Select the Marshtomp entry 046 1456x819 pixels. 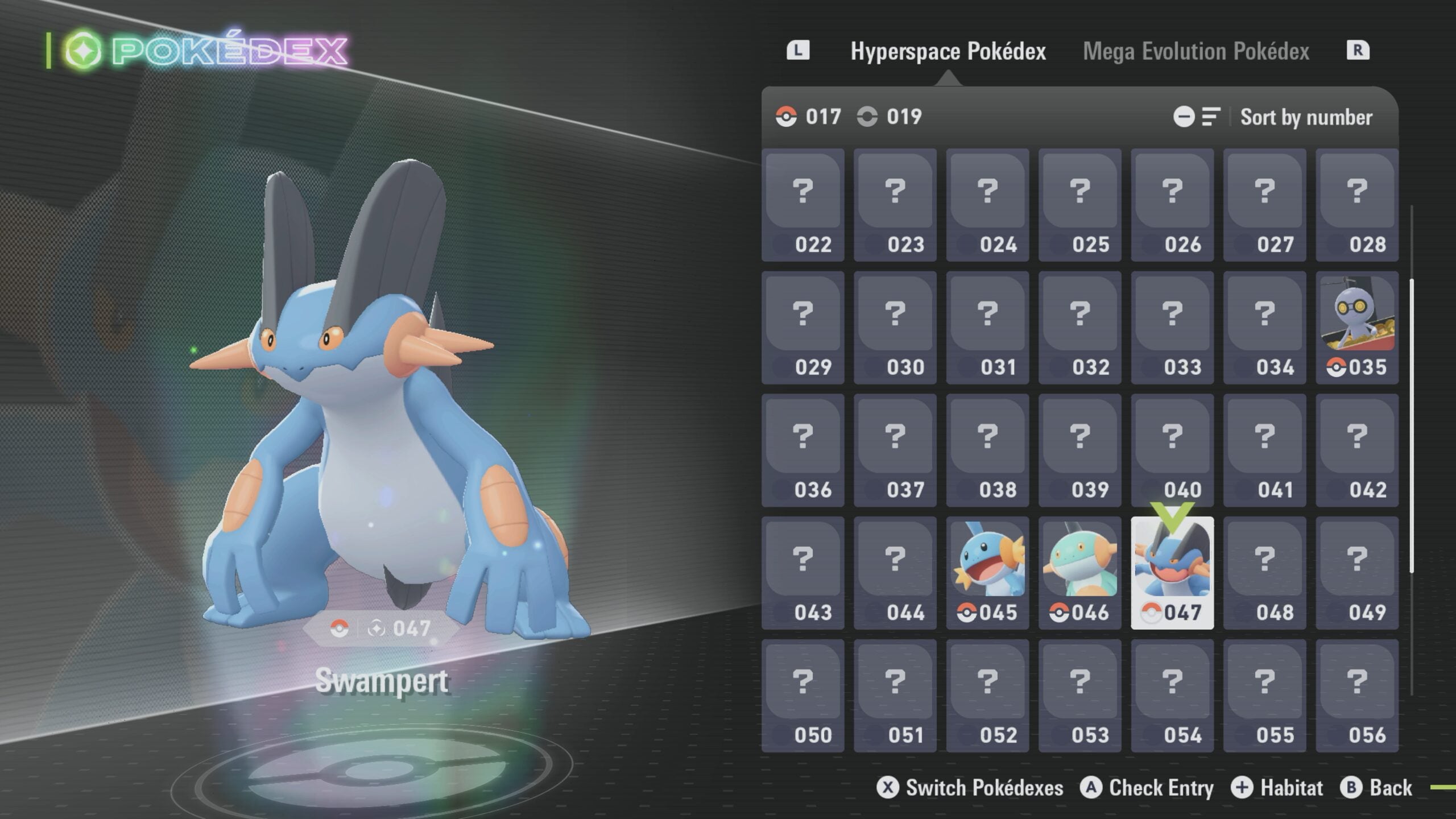1079,572
